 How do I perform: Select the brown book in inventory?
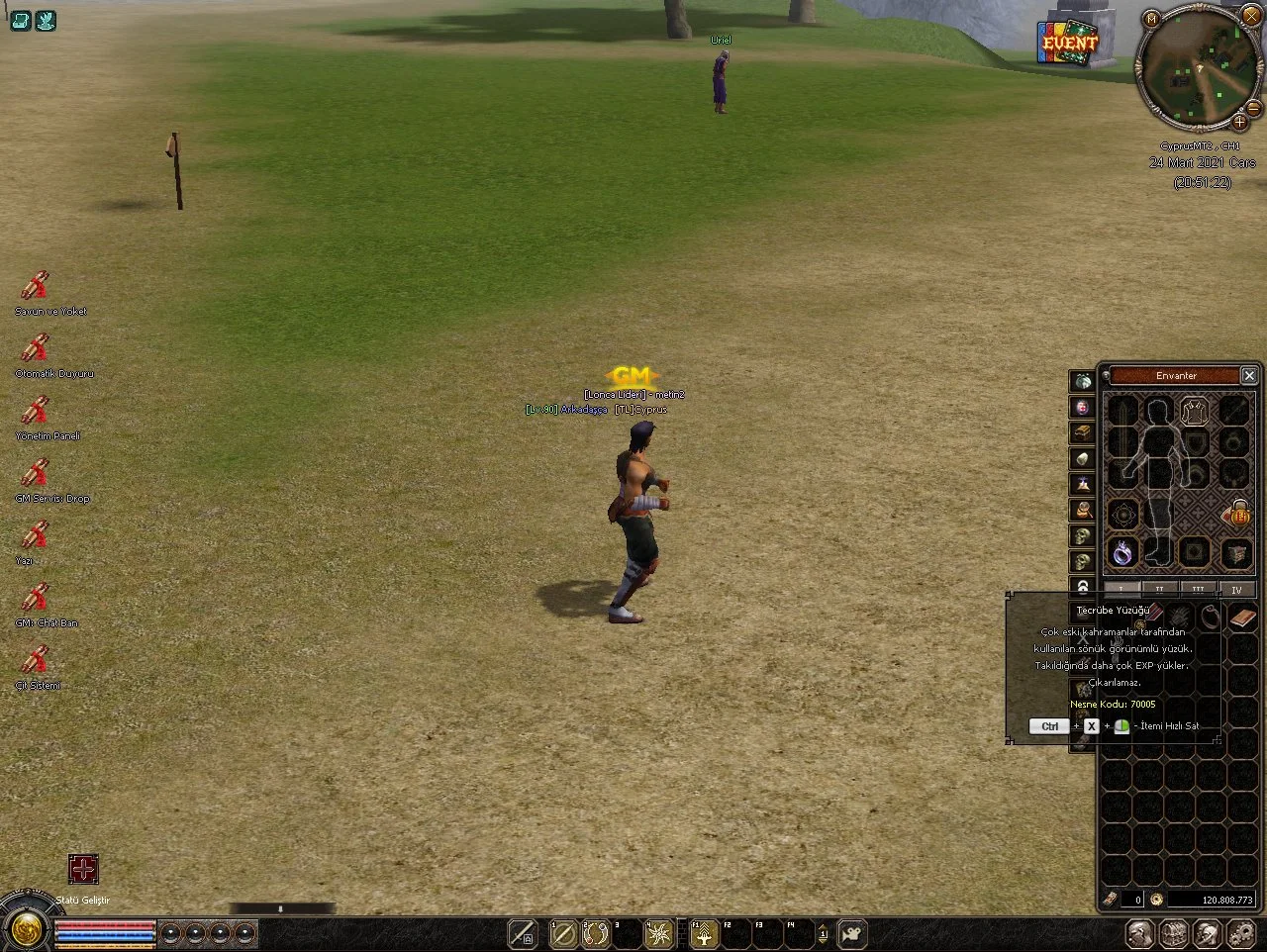point(1241,619)
